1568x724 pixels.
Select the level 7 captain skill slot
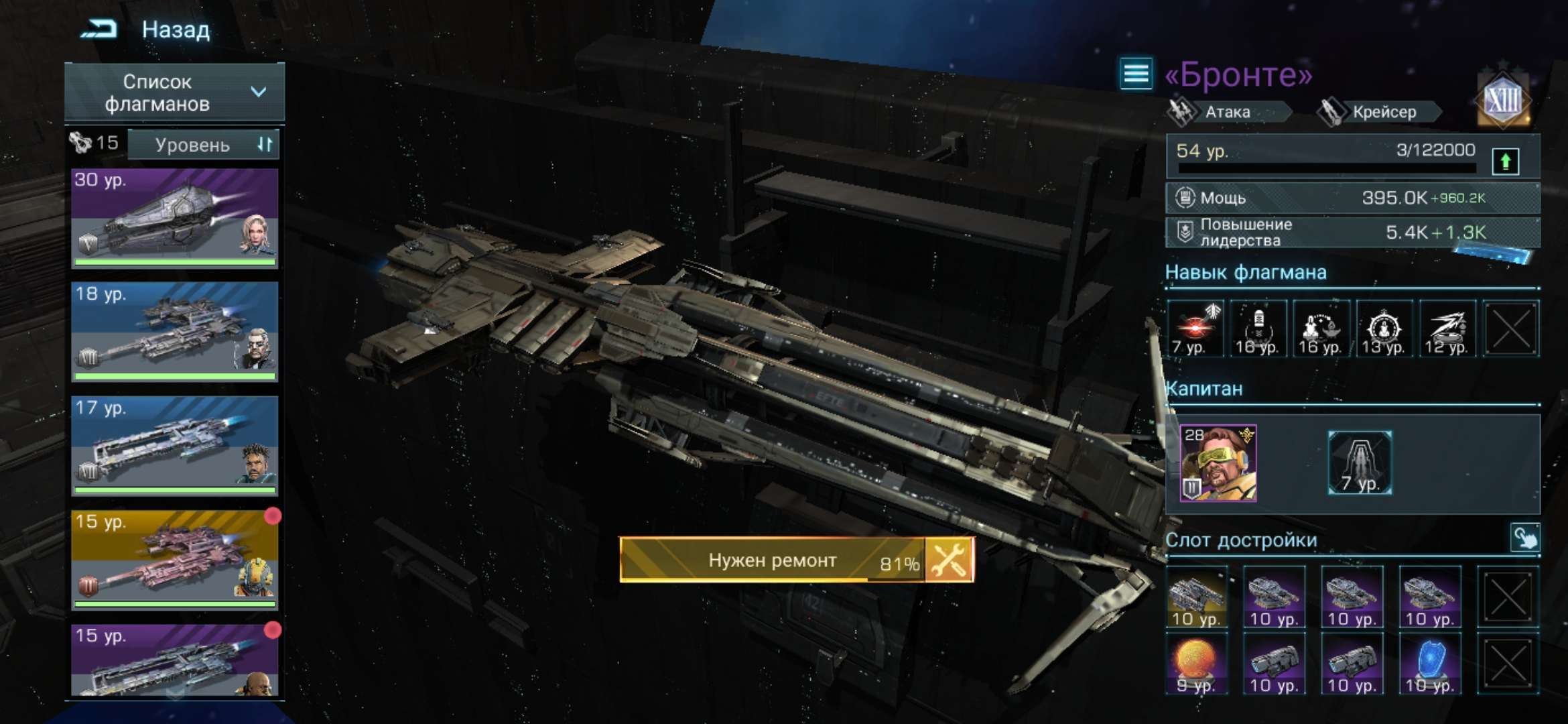click(x=1360, y=463)
